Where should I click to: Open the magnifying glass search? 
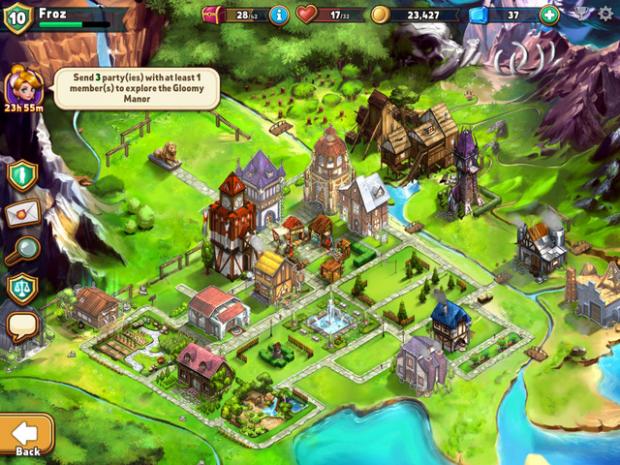[x=20, y=251]
